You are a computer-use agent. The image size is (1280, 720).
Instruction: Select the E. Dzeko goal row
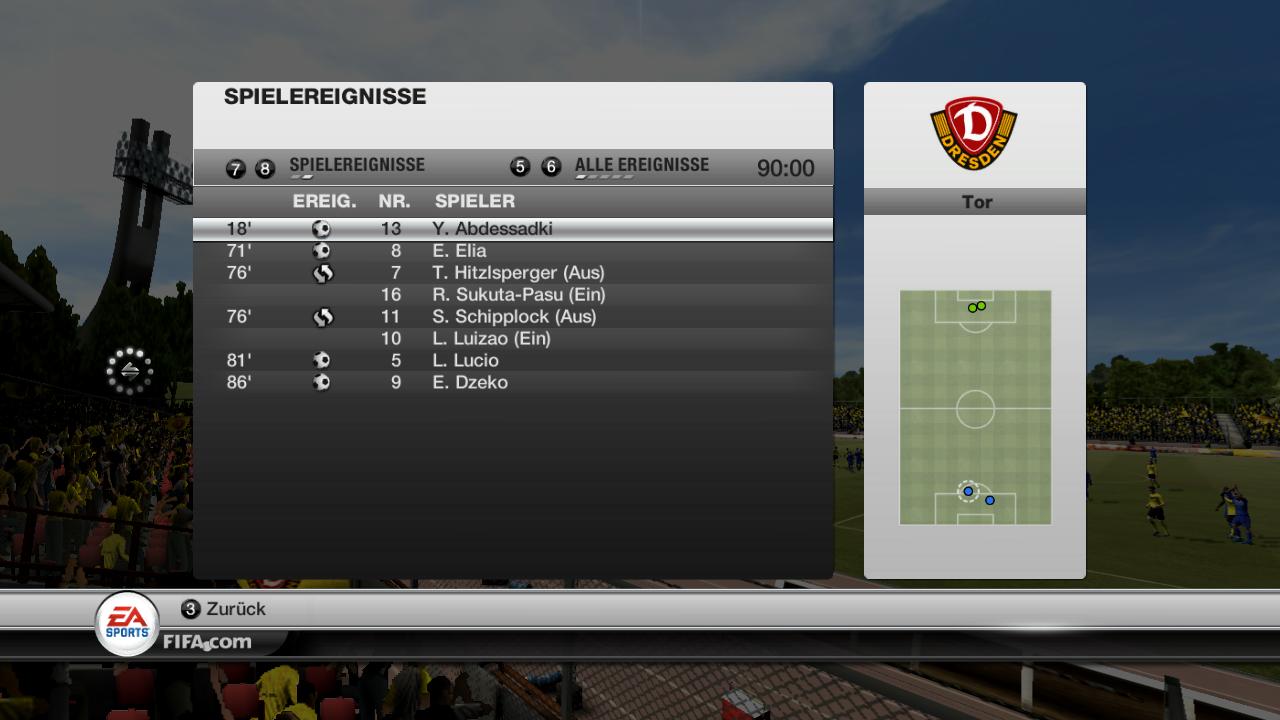[x=512, y=383]
